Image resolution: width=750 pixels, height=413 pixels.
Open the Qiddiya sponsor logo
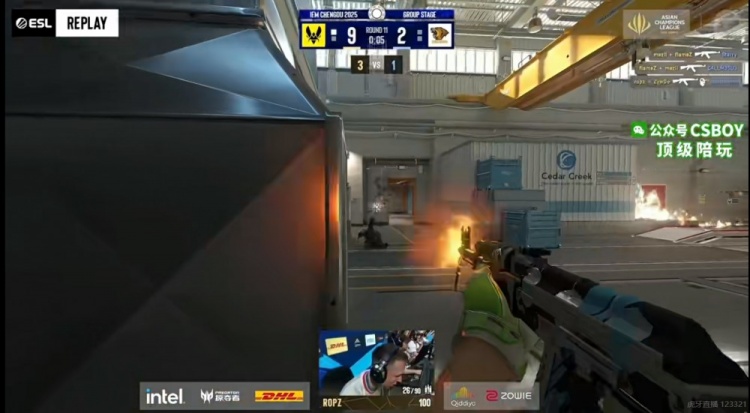(462, 395)
